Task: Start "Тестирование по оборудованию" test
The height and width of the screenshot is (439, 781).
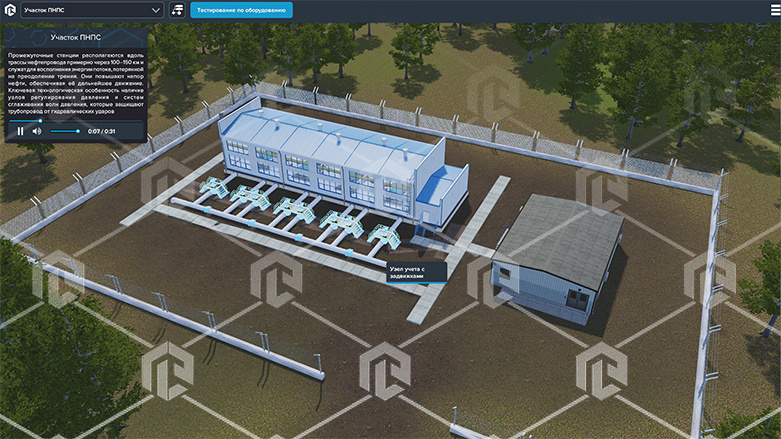Action: (241, 10)
